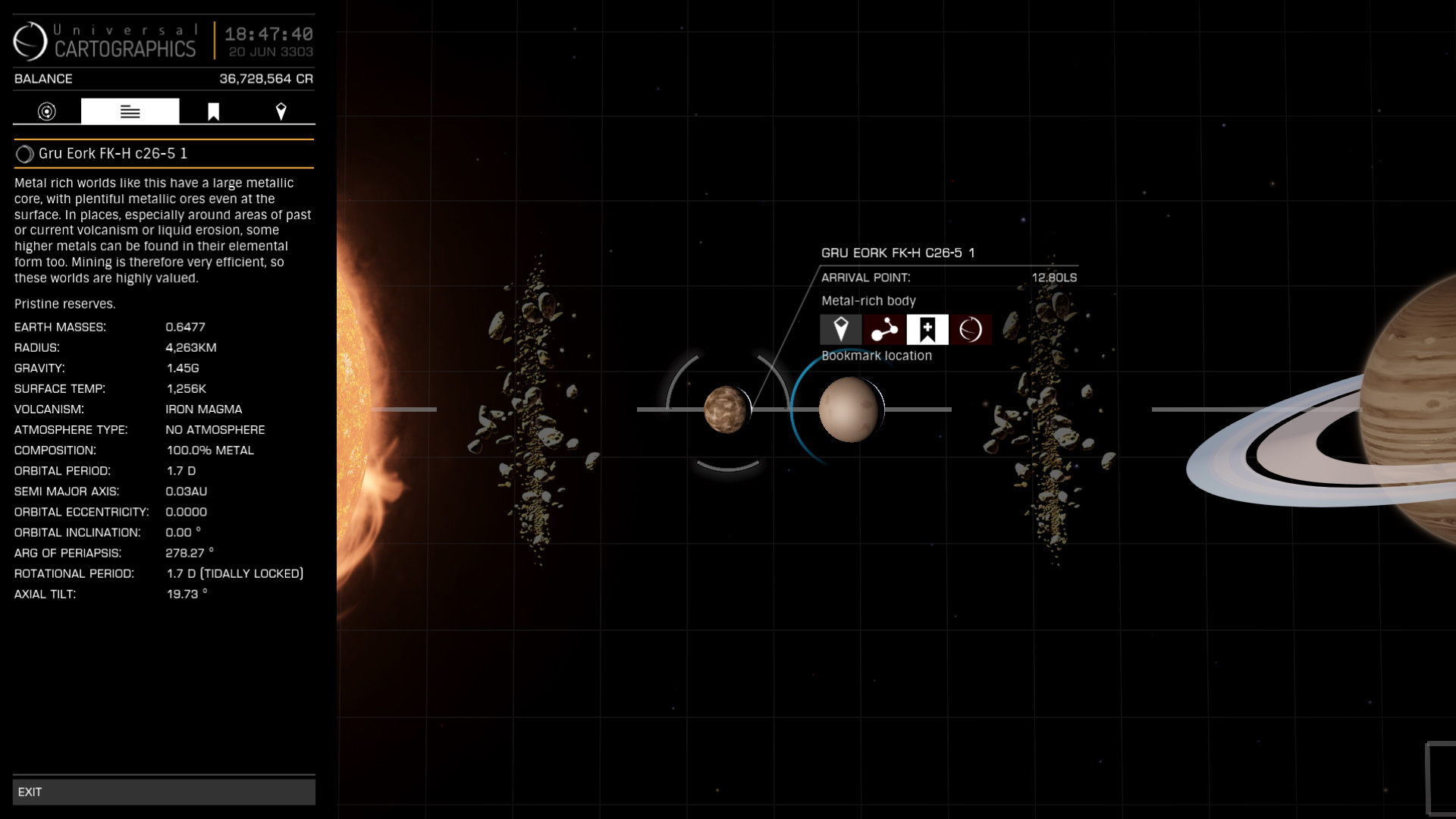This screenshot has height=819, width=1456.
Task: Open the body details list tab
Action: pyautogui.click(x=130, y=111)
